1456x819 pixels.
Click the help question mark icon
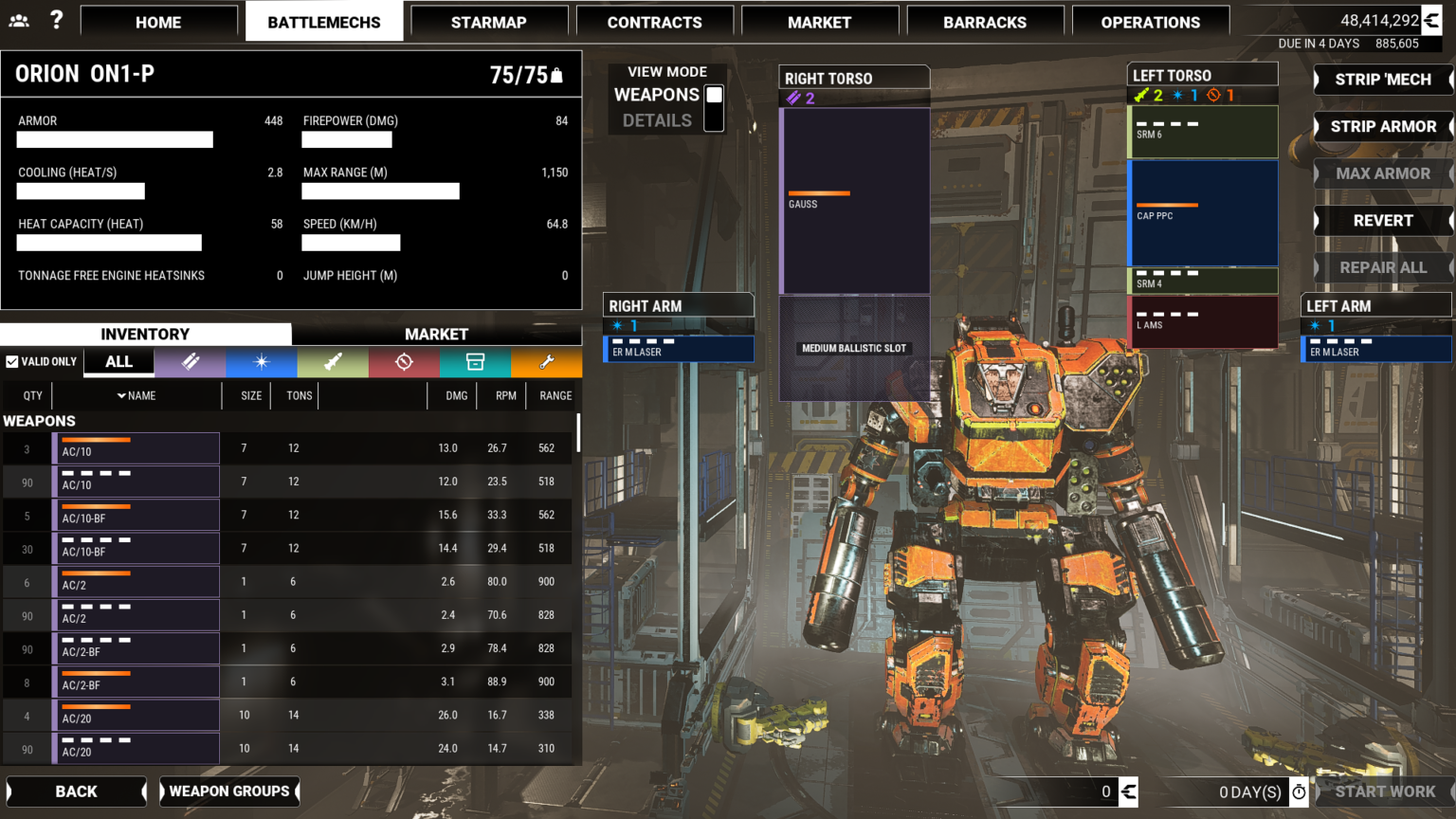tap(56, 19)
